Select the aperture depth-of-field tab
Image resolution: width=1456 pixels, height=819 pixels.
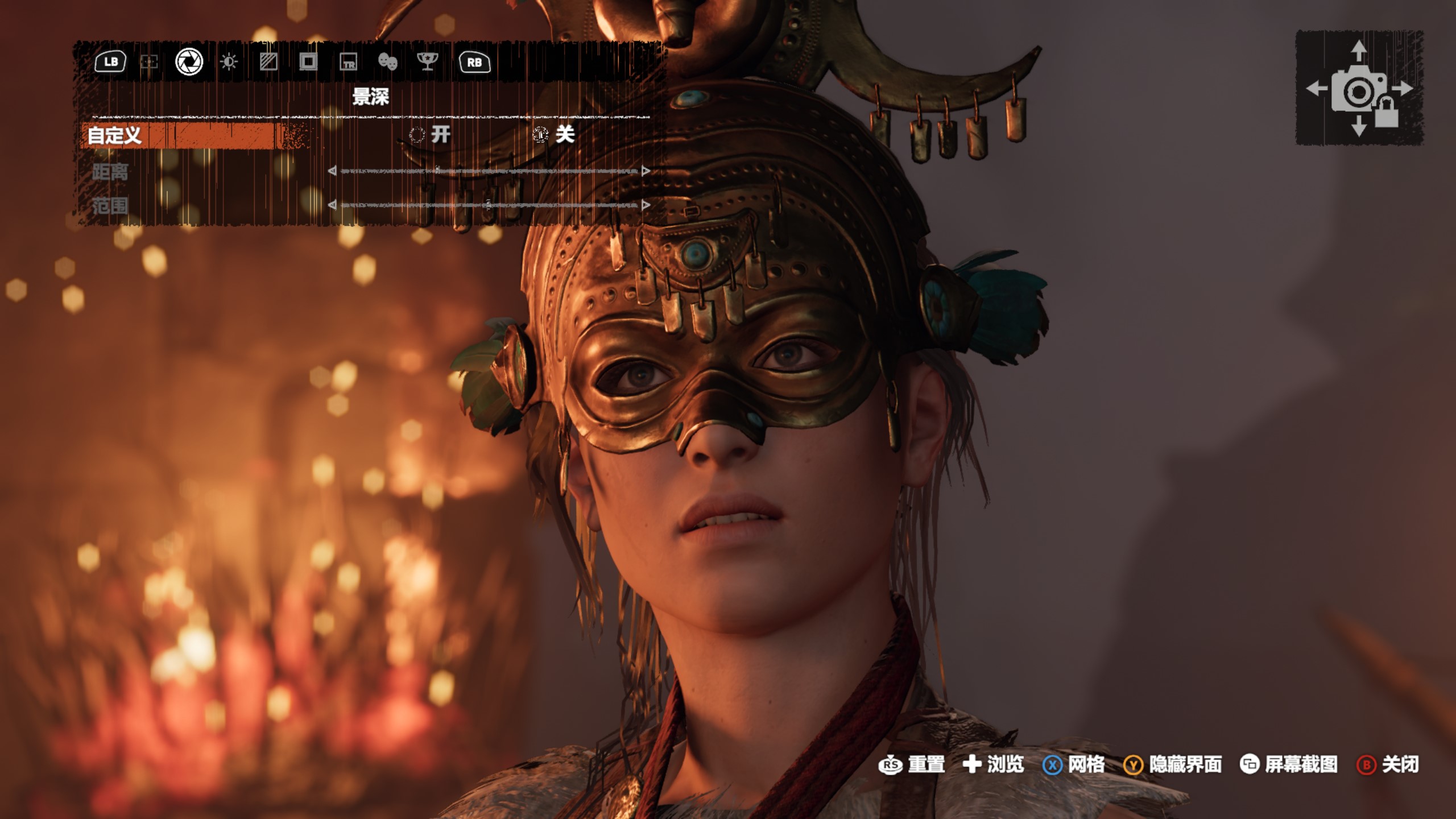[x=189, y=62]
